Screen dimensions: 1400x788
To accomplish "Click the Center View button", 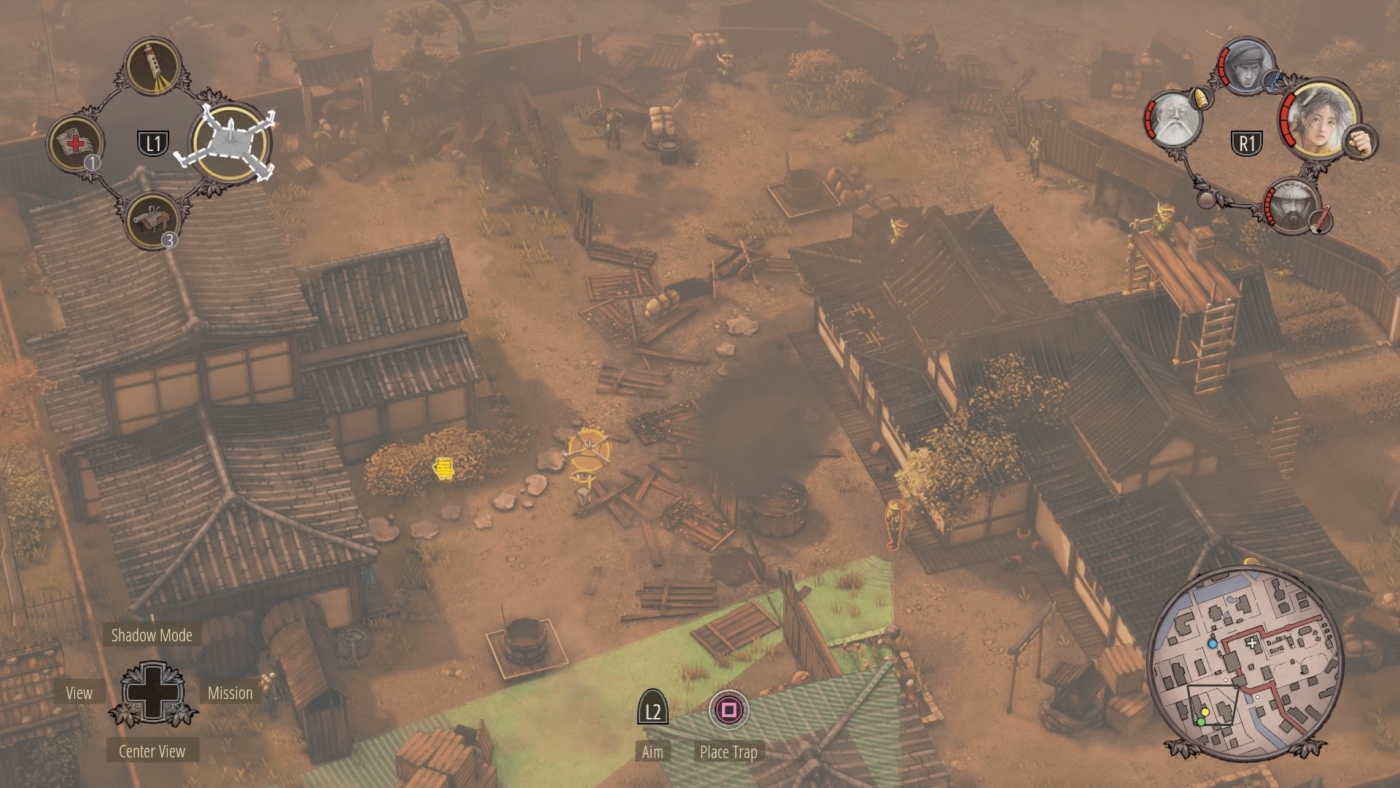I will click(x=152, y=750).
